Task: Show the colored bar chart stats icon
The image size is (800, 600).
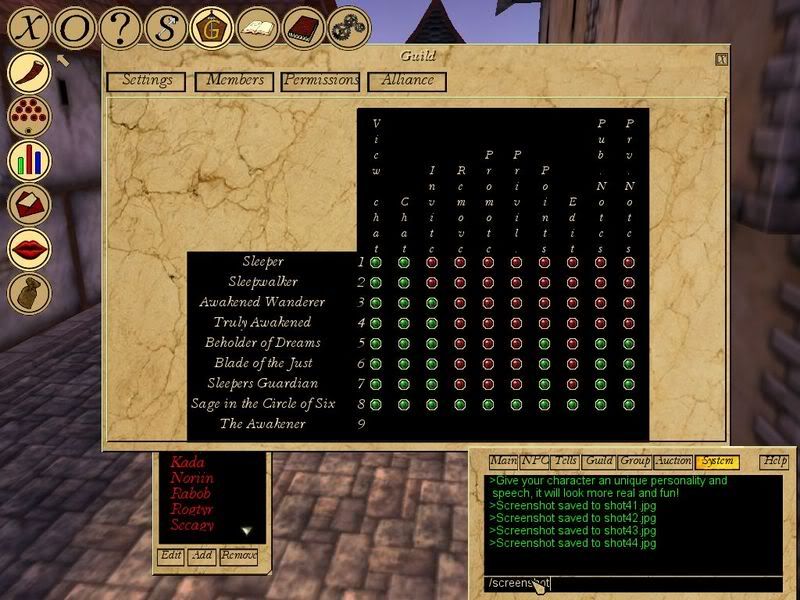Action: (x=30, y=160)
